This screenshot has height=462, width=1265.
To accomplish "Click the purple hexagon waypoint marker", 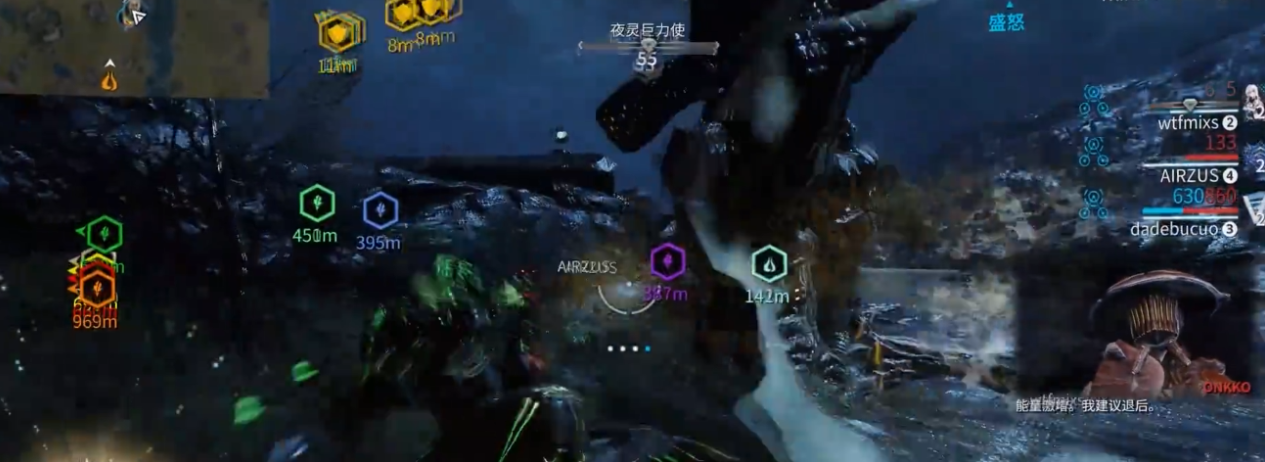I will coord(666,262).
